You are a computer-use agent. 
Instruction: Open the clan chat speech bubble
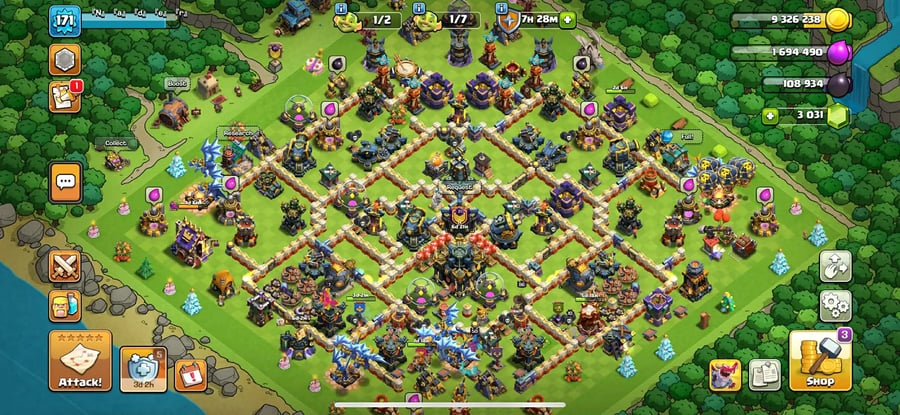[66, 182]
